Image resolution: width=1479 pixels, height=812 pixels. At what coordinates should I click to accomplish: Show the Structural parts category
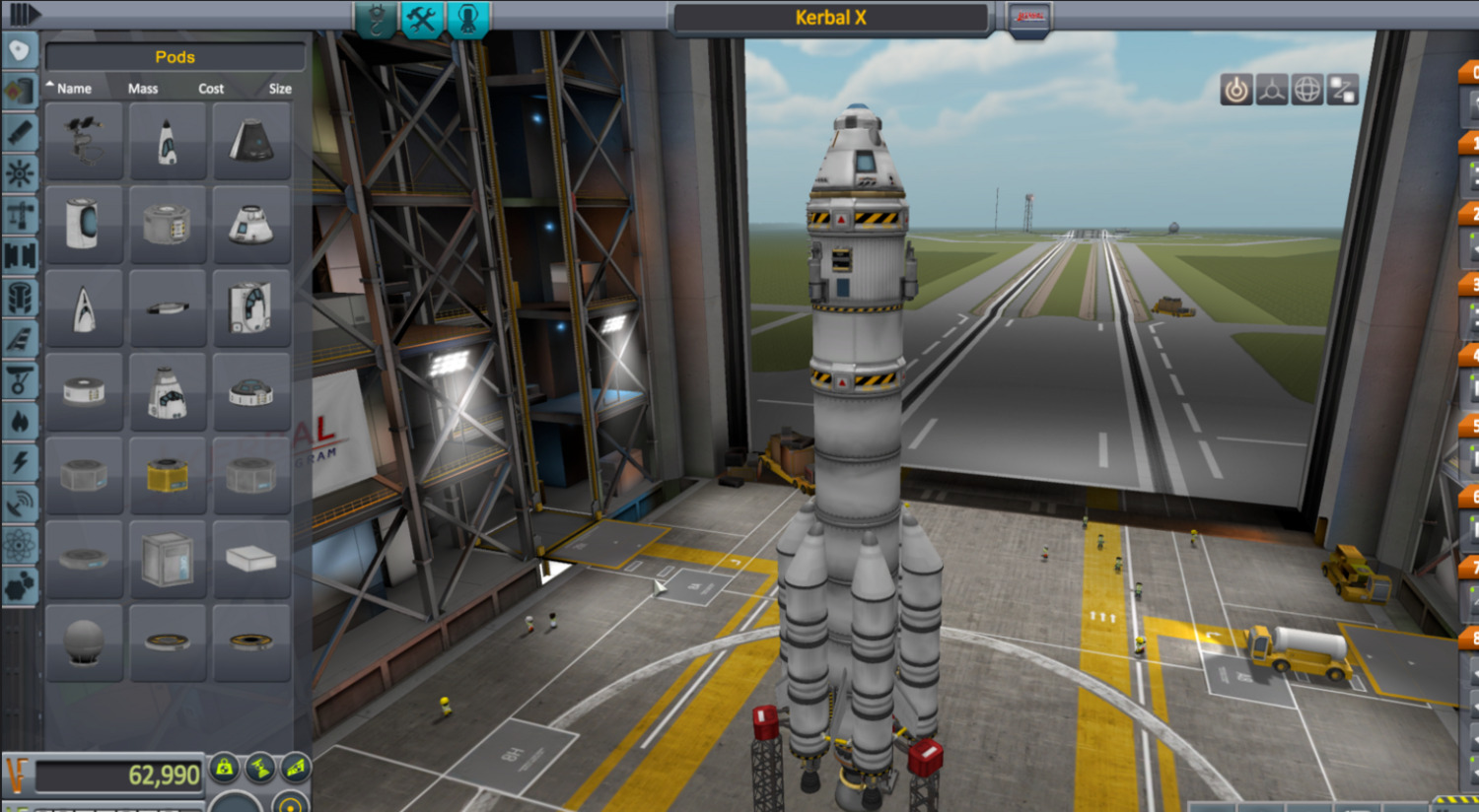pyautogui.click(x=20, y=215)
